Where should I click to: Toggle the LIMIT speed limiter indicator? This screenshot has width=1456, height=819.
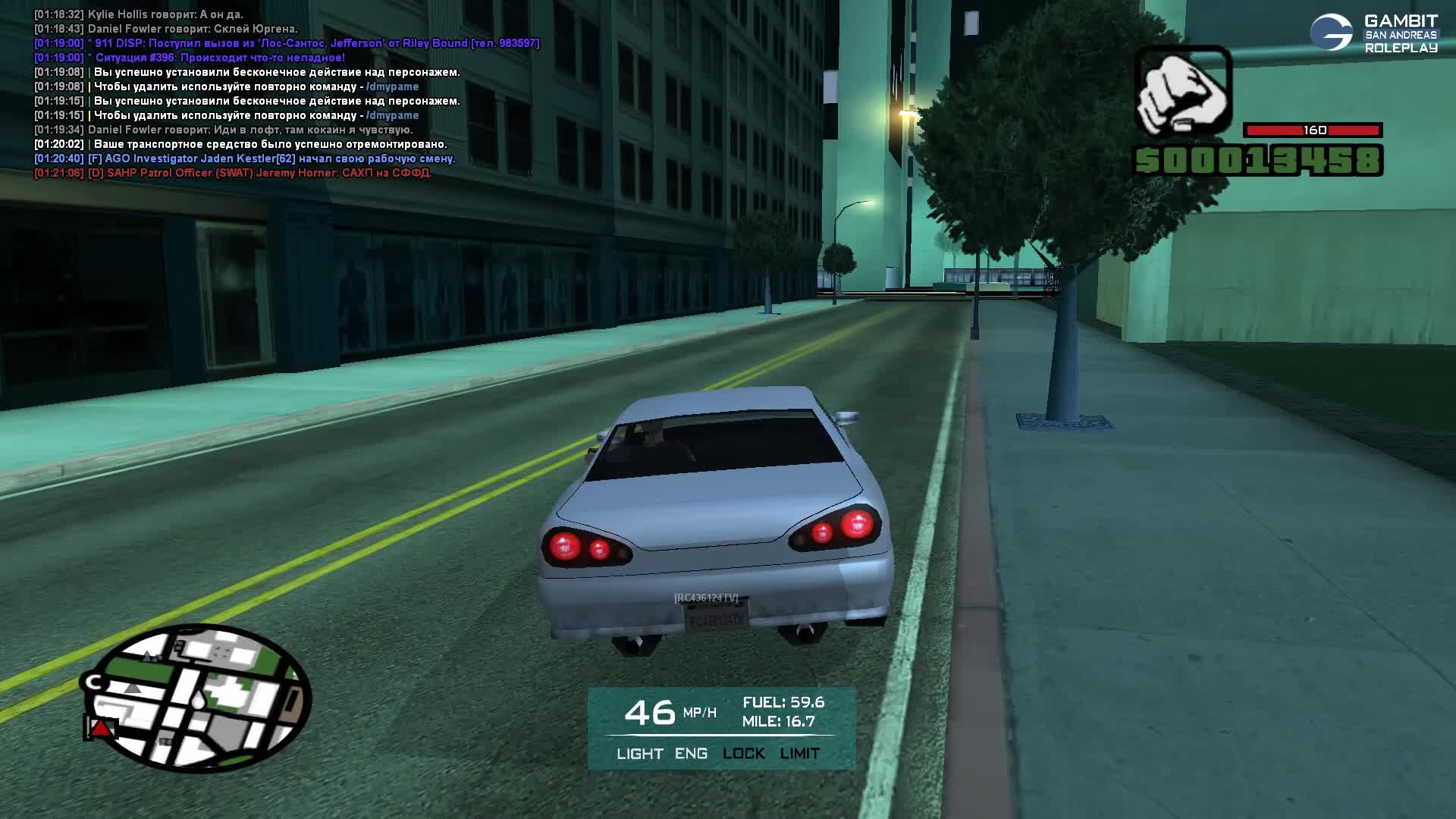[x=799, y=754]
